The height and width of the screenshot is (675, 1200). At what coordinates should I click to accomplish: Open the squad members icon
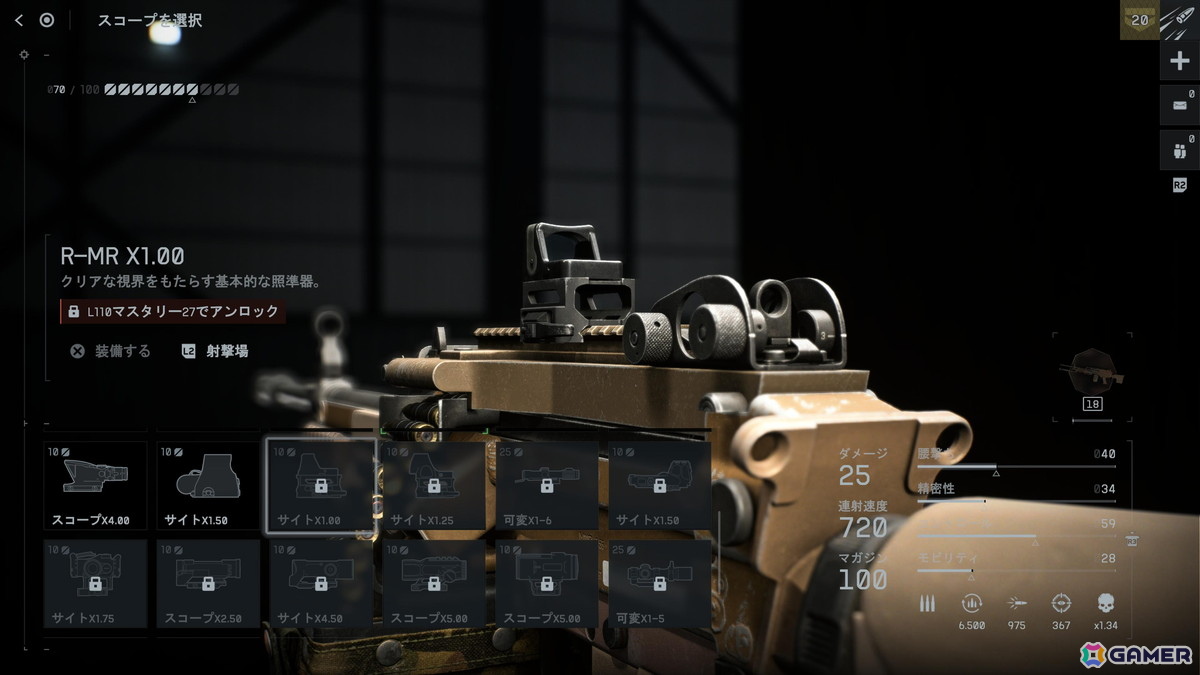click(x=1179, y=150)
